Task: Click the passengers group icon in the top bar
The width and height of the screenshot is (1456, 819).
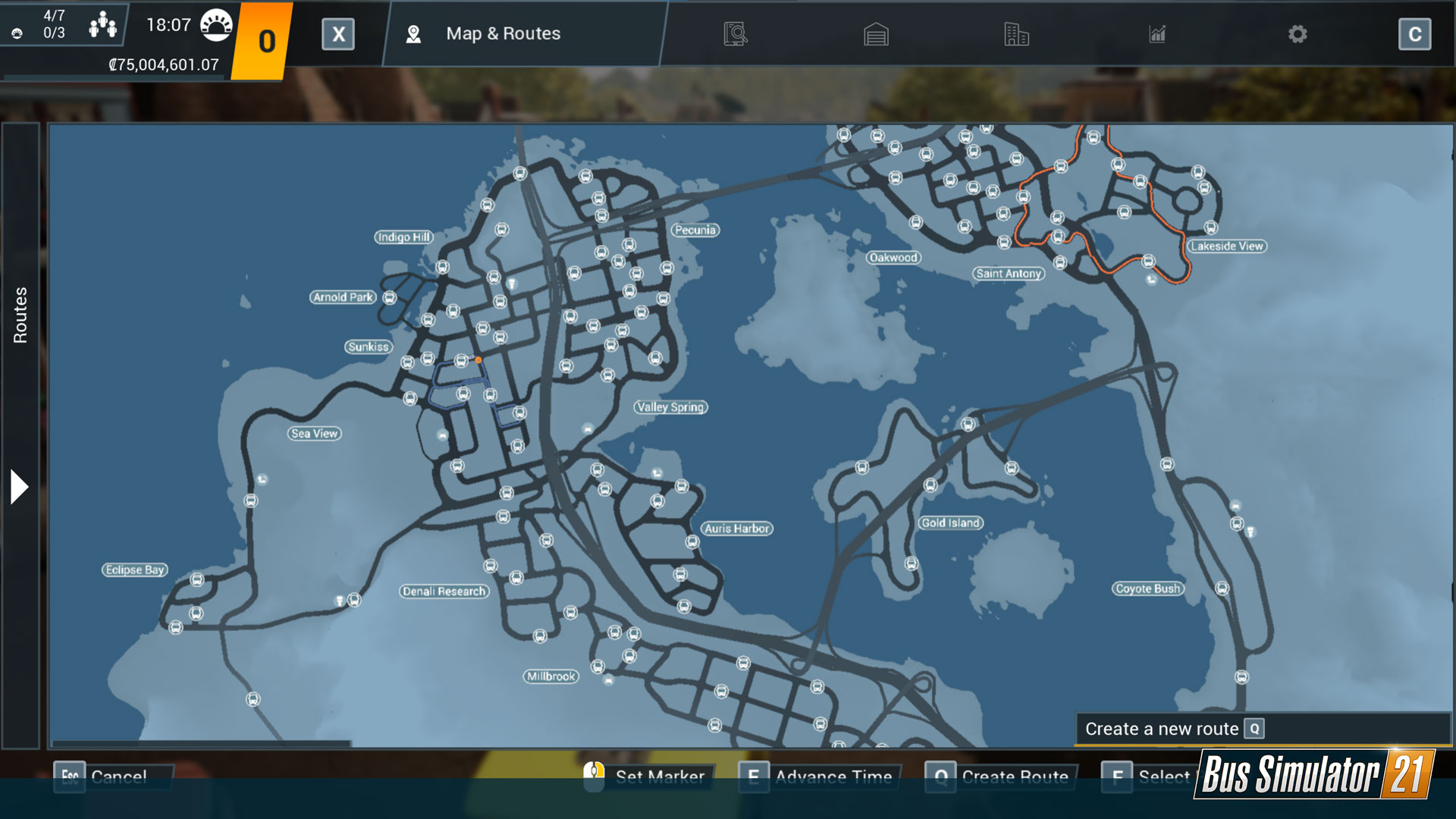Action: coord(102,23)
